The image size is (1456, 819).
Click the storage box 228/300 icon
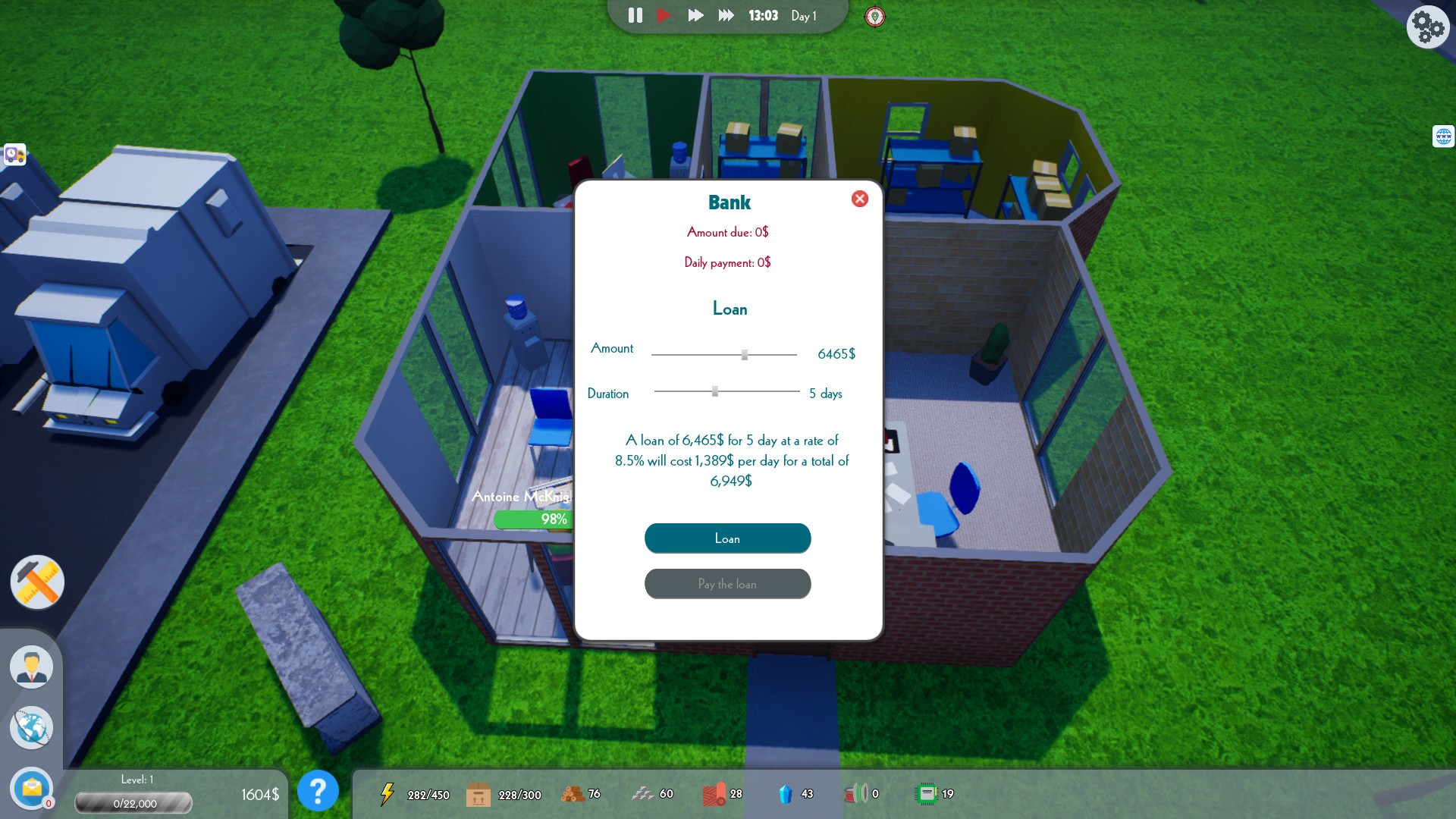point(479,794)
